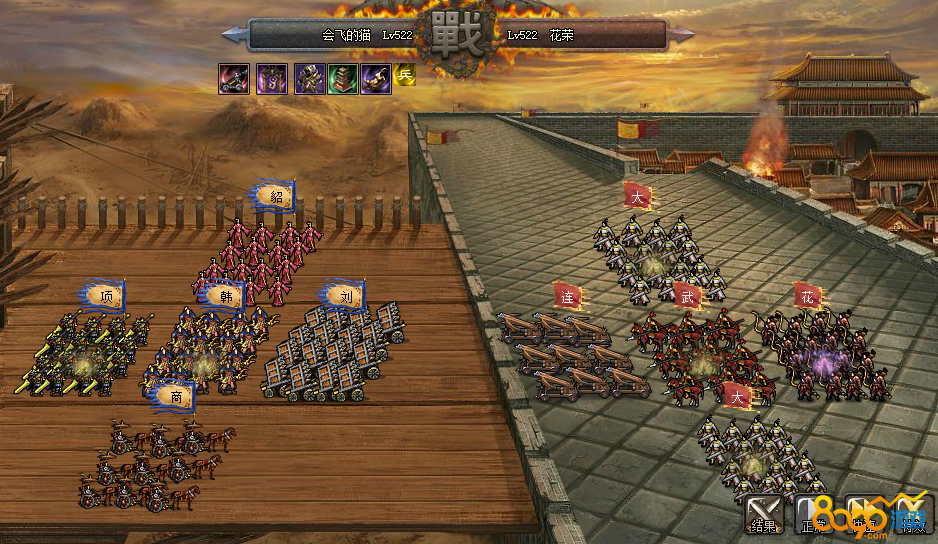
Task: Click the 结果 crossed-swords result button
Action: click(x=765, y=513)
